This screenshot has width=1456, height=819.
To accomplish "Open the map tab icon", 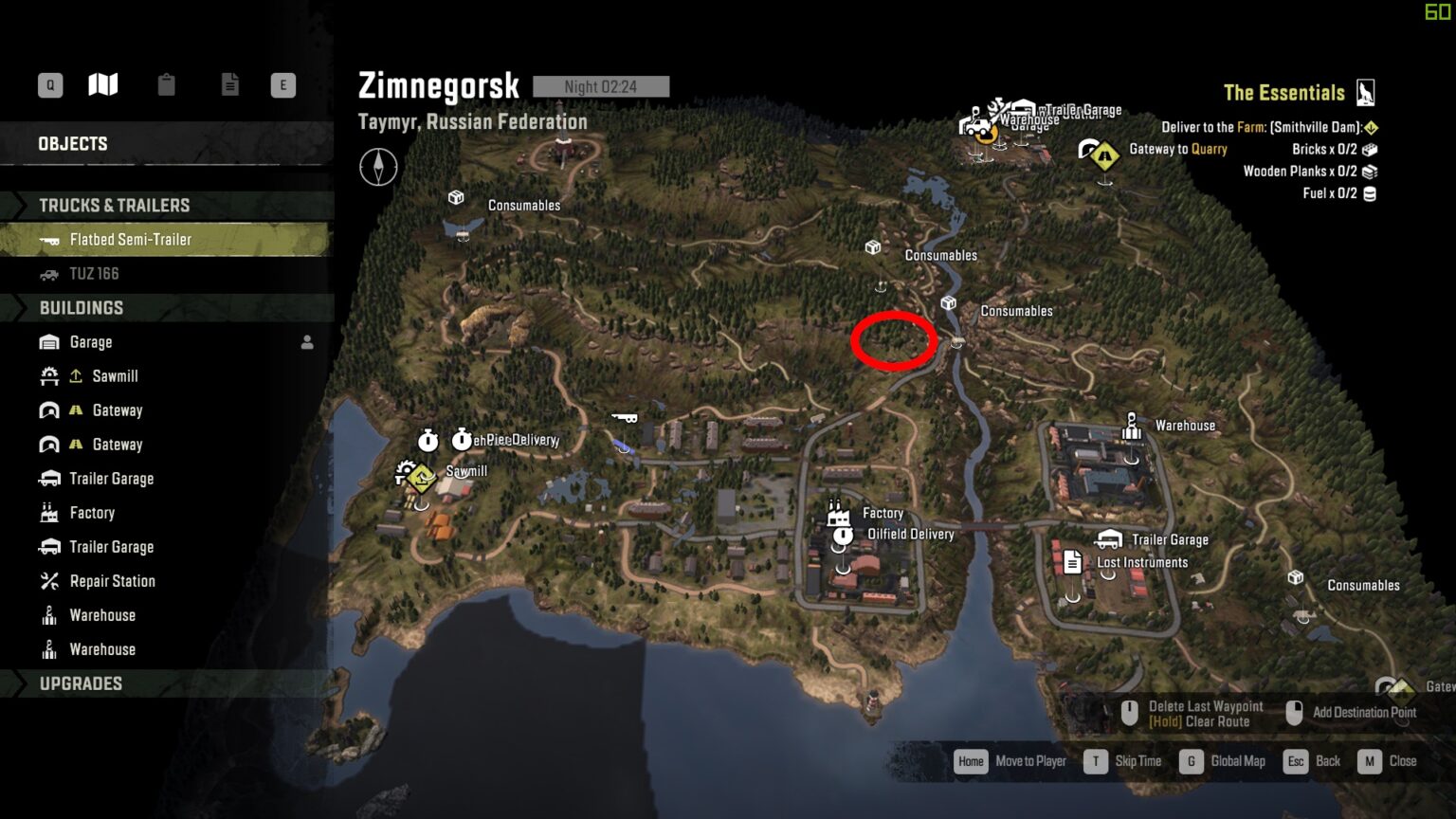I will coord(103,85).
